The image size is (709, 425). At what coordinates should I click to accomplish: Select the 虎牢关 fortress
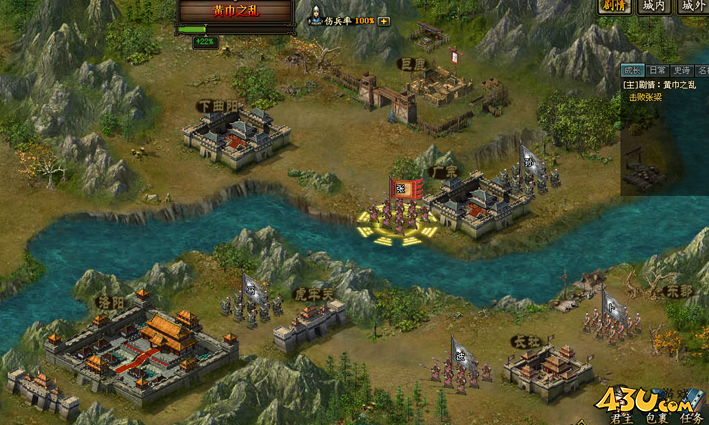click(x=310, y=322)
